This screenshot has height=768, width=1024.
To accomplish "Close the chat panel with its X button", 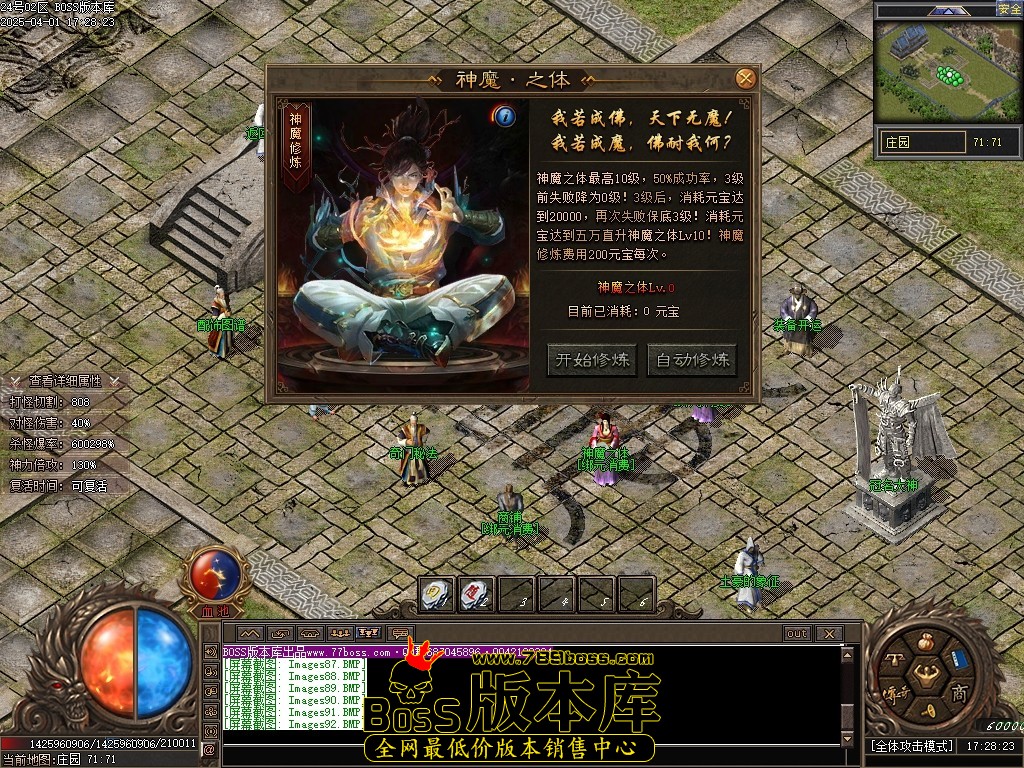I will (x=828, y=634).
